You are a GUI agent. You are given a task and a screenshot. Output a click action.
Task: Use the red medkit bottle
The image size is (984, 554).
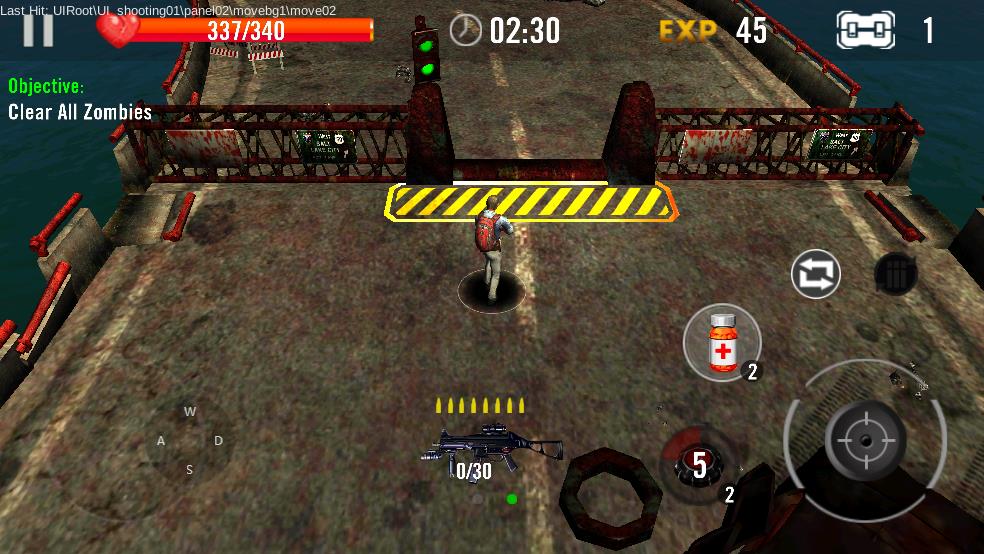(722, 343)
